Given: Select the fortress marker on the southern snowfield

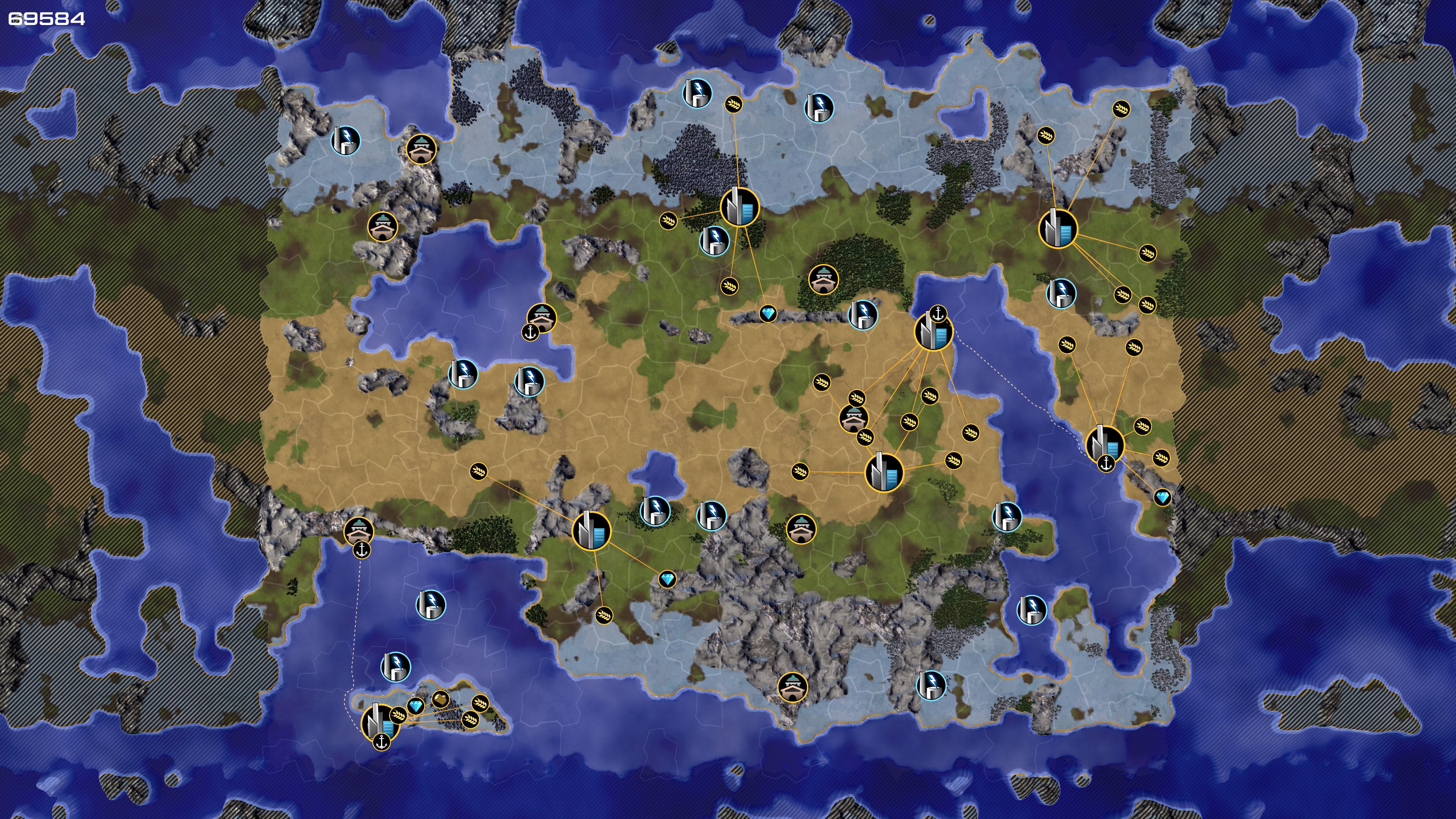Looking at the screenshot, I should (x=792, y=687).
